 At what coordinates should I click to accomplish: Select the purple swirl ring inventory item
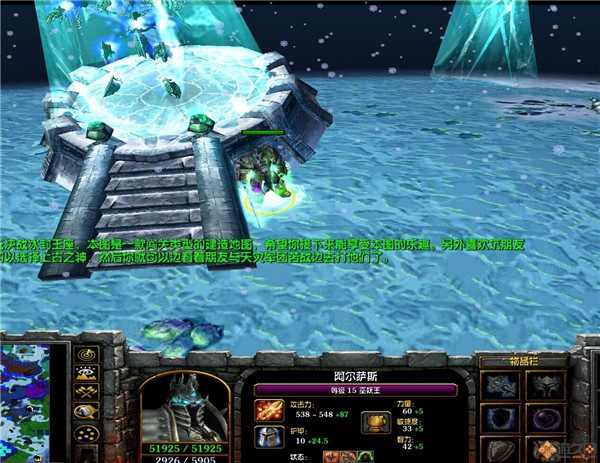(x=546, y=419)
